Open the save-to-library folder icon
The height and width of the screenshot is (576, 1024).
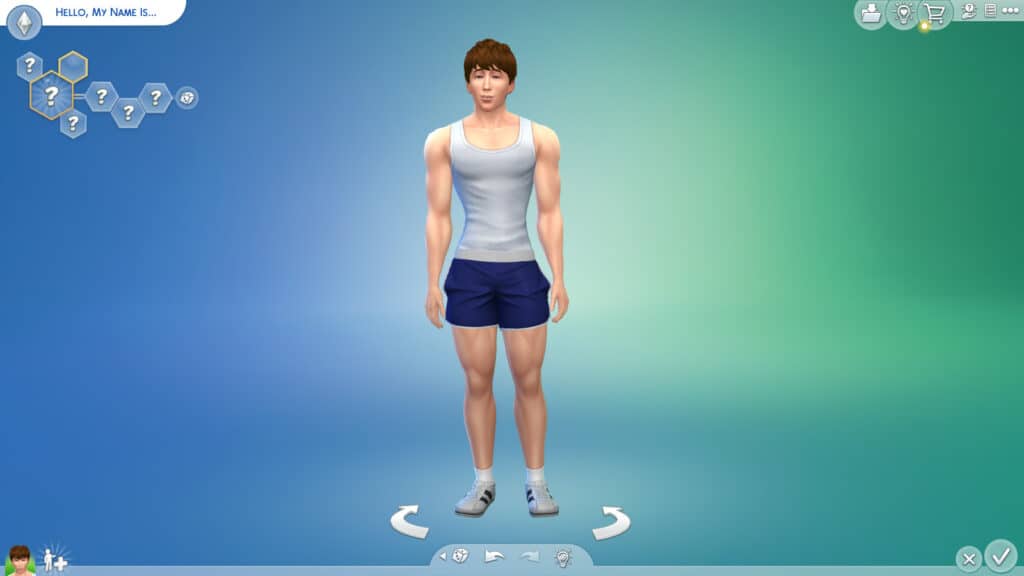point(871,13)
